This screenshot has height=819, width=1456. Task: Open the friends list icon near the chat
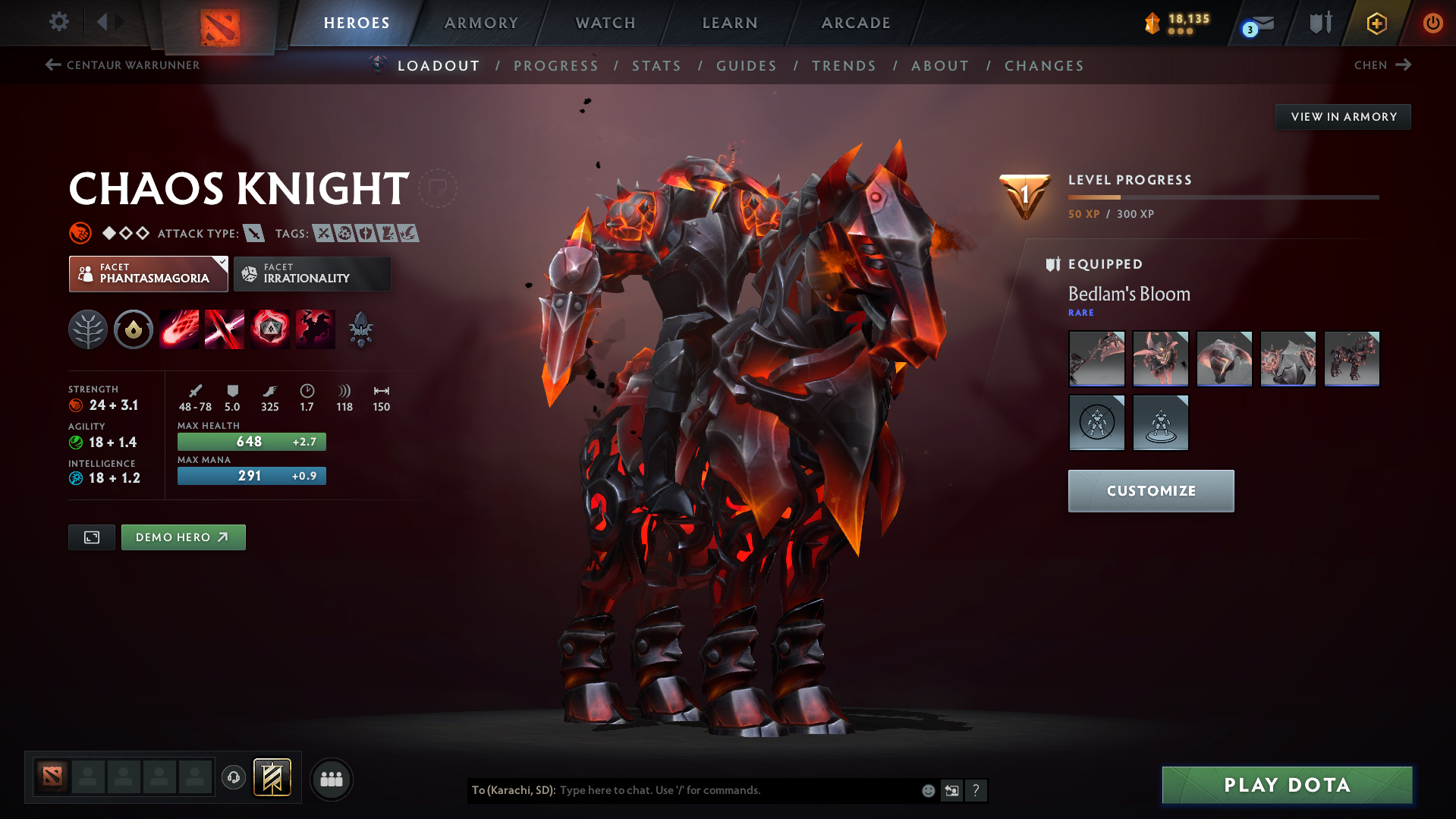click(332, 779)
